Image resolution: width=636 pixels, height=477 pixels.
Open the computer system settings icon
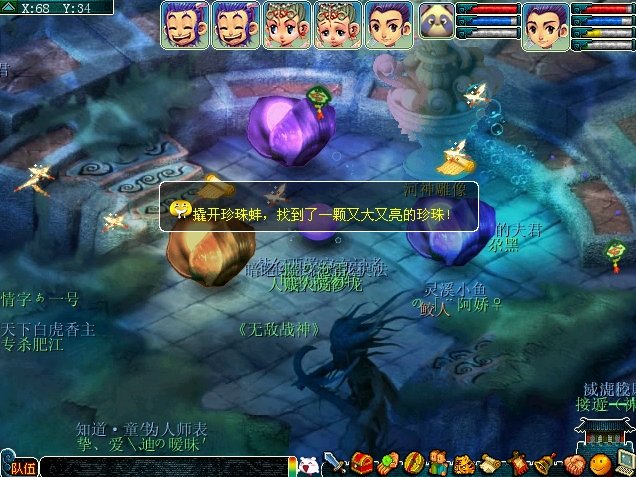pyautogui.click(x=624, y=462)
